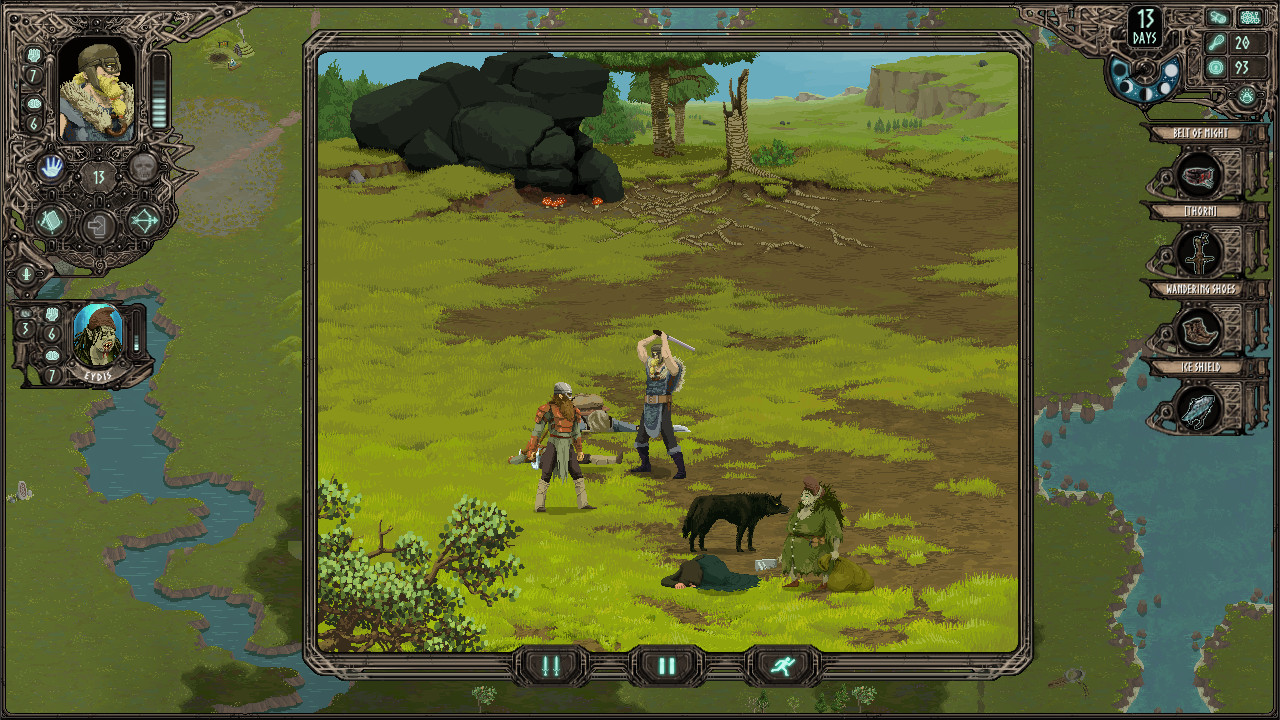Screen dimensions: 1280x720
Task: Click the rune medallion showing 13
Action: [x=98, y=176]
